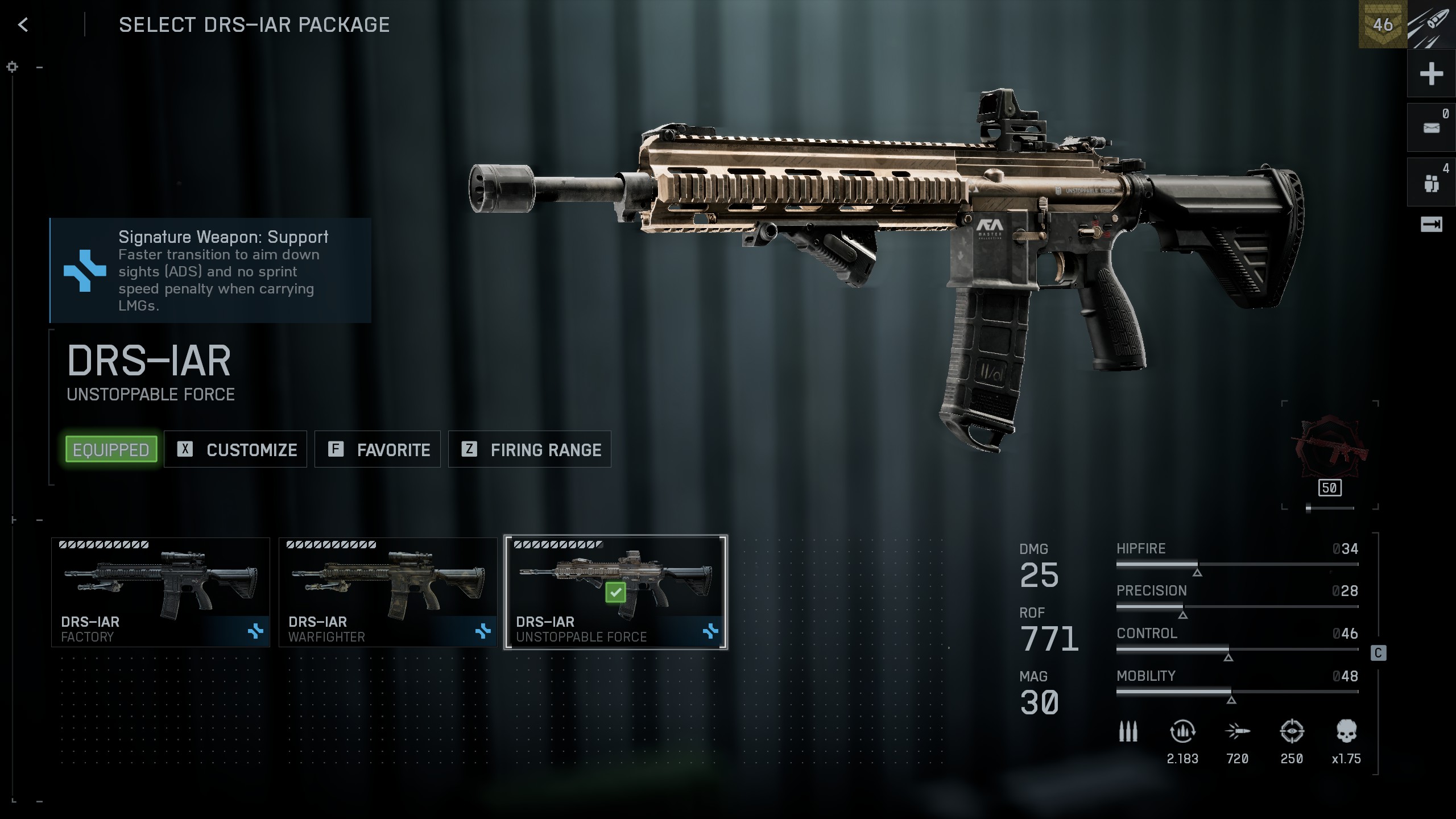Click the bullet velocity stat icon

pos(1237,732)
